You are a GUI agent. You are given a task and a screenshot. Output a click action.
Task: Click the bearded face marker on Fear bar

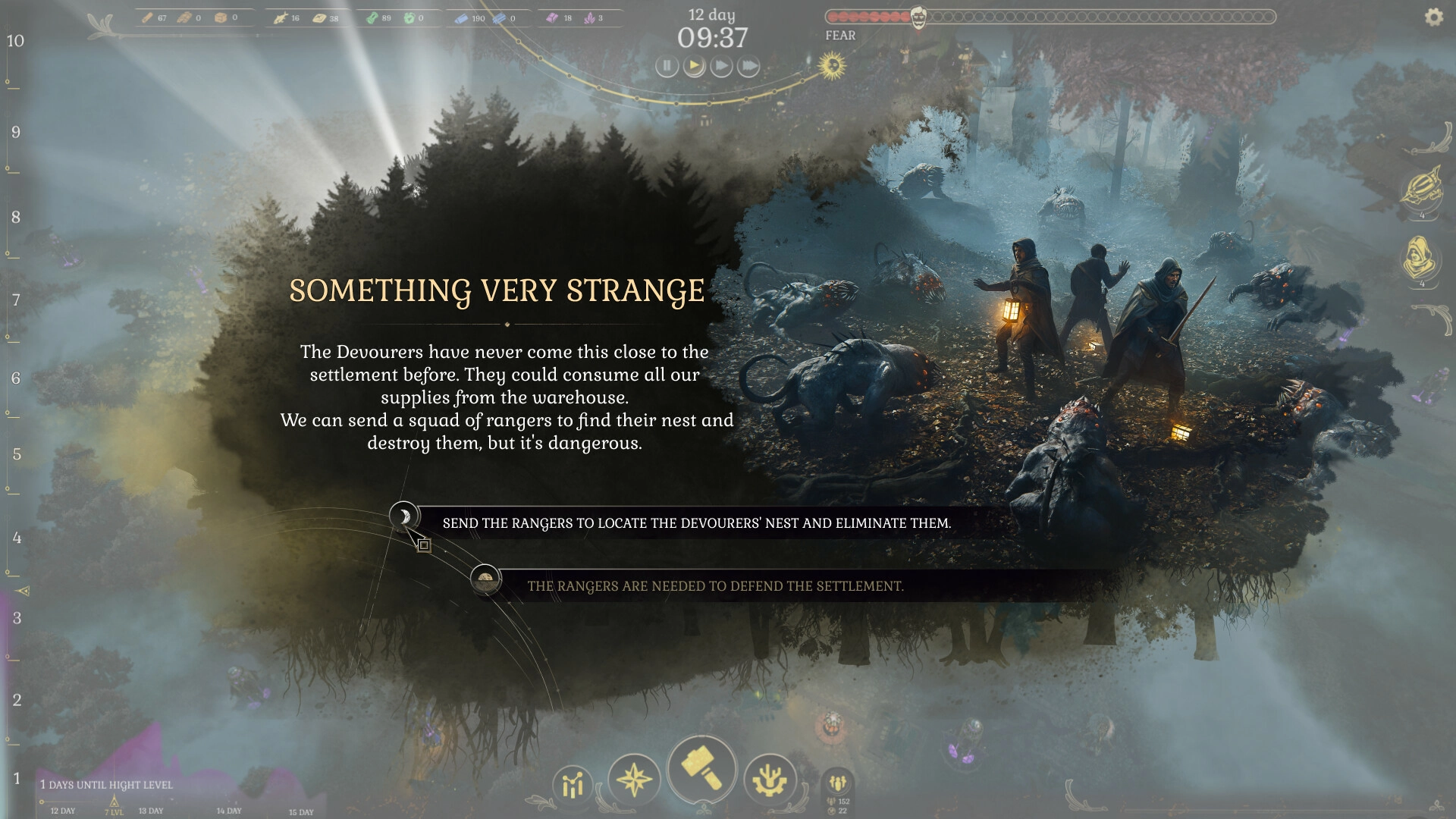[918, 17]
